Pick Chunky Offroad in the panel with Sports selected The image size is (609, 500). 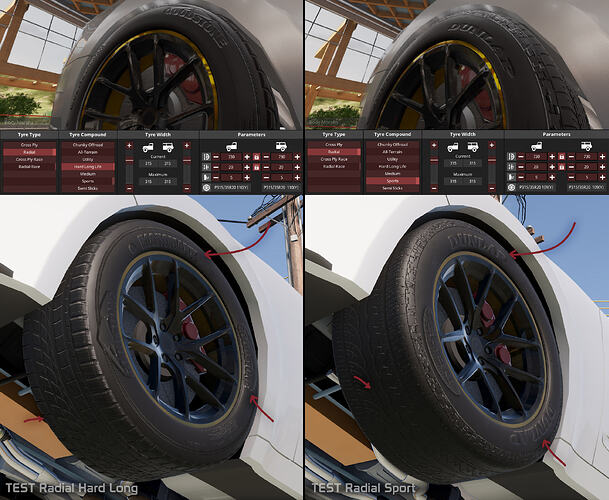(391, 144)
